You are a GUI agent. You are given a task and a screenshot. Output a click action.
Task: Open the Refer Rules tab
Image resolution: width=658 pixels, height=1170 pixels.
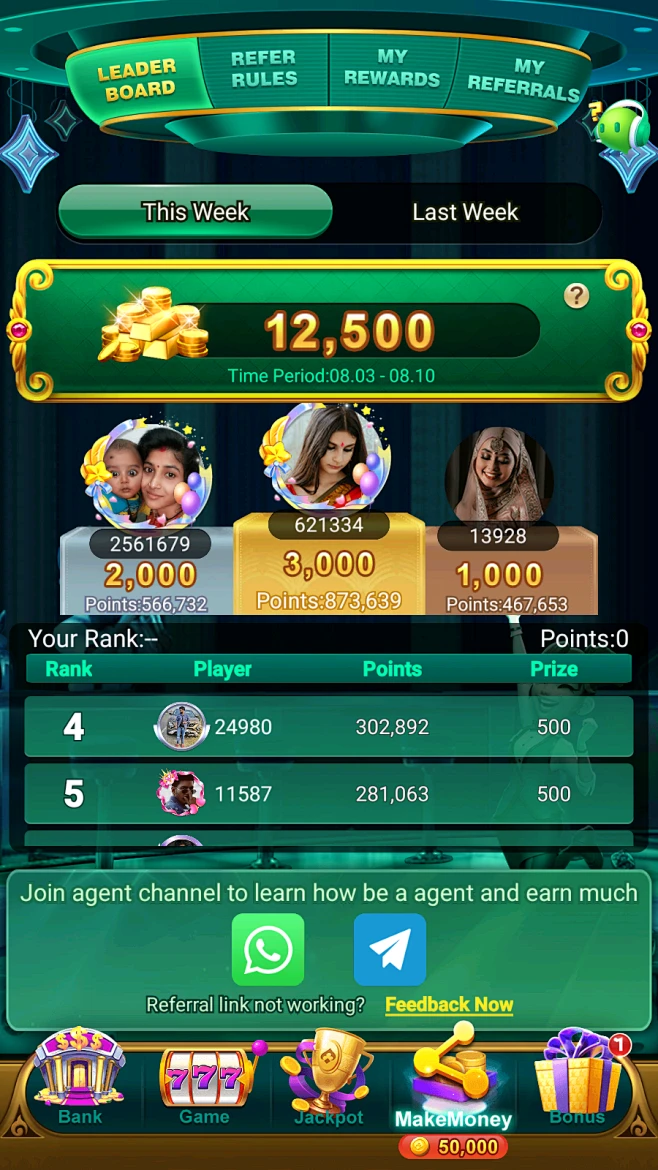(x=264, y=69)
